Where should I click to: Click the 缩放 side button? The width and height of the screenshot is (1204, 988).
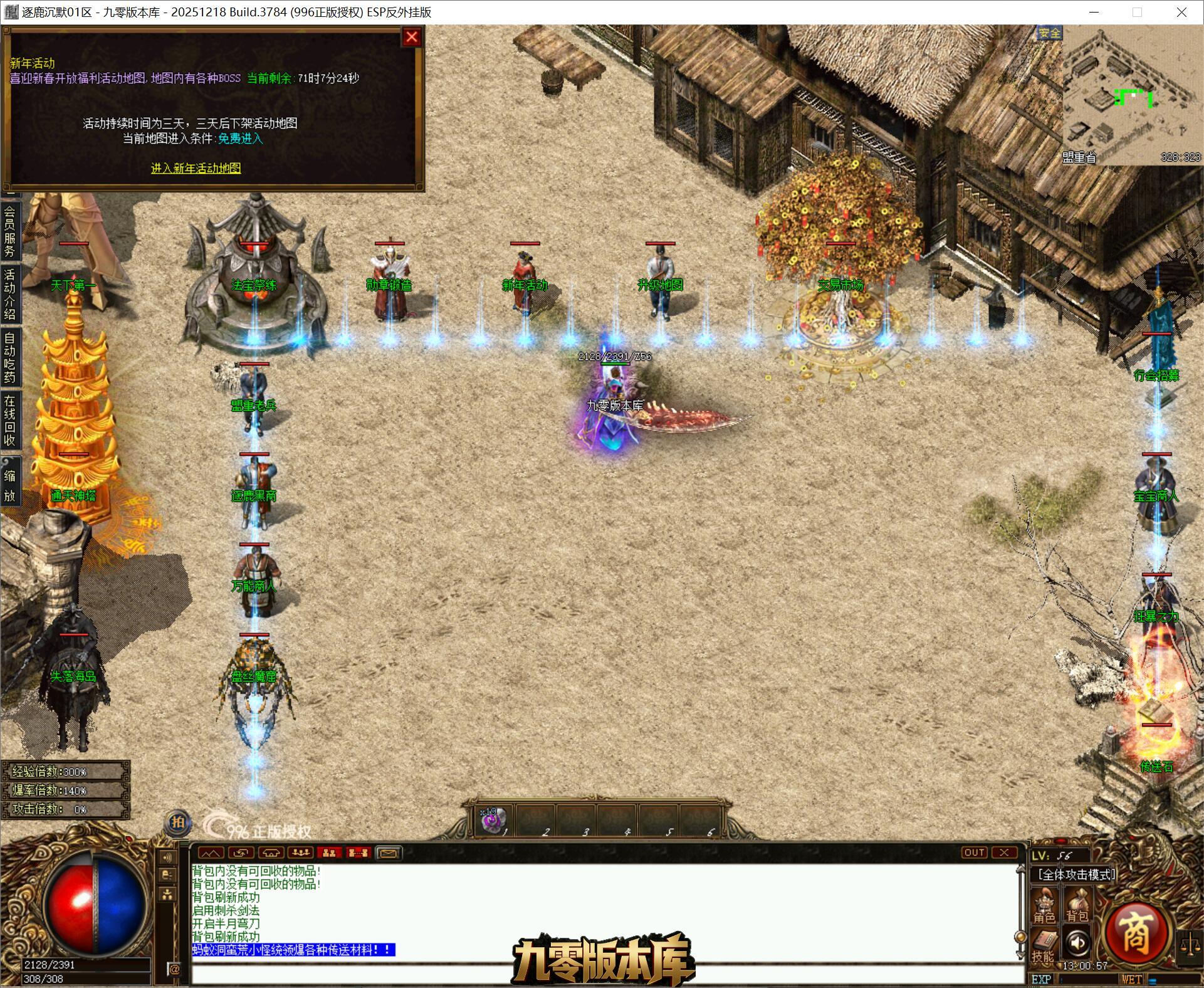coord(10,485)
